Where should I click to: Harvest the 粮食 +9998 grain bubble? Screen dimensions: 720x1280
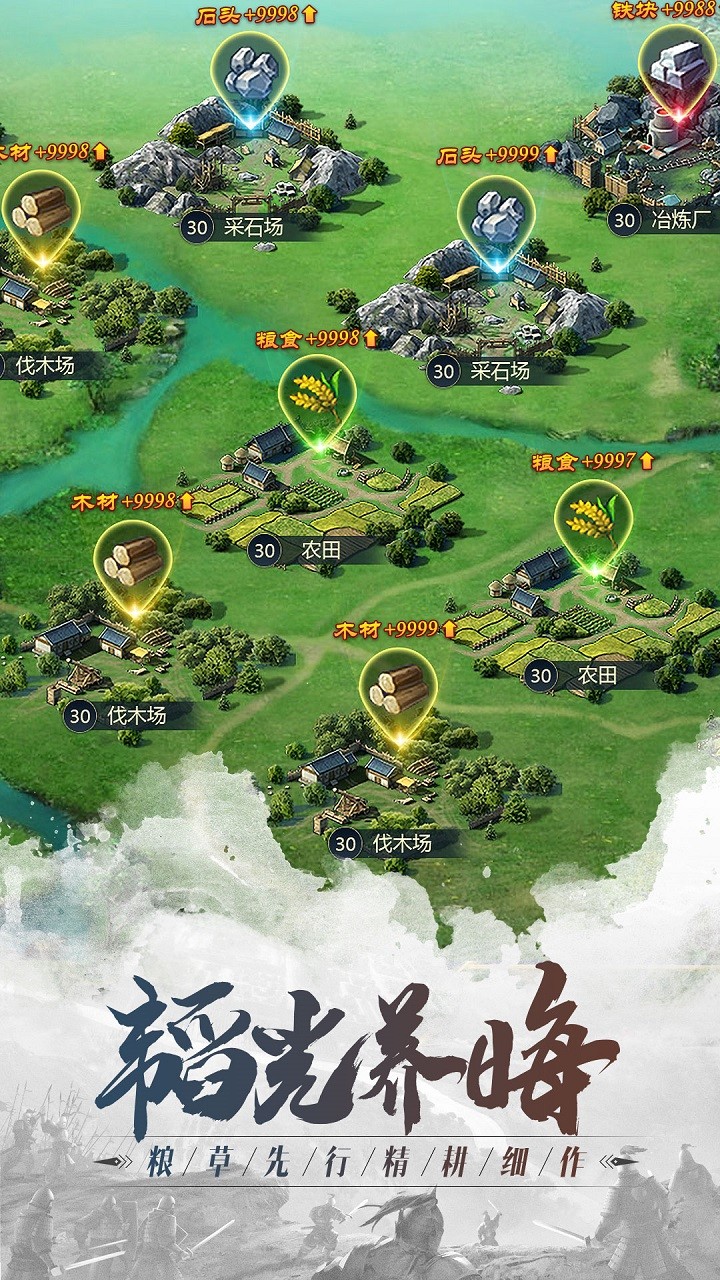click(317, 394)
